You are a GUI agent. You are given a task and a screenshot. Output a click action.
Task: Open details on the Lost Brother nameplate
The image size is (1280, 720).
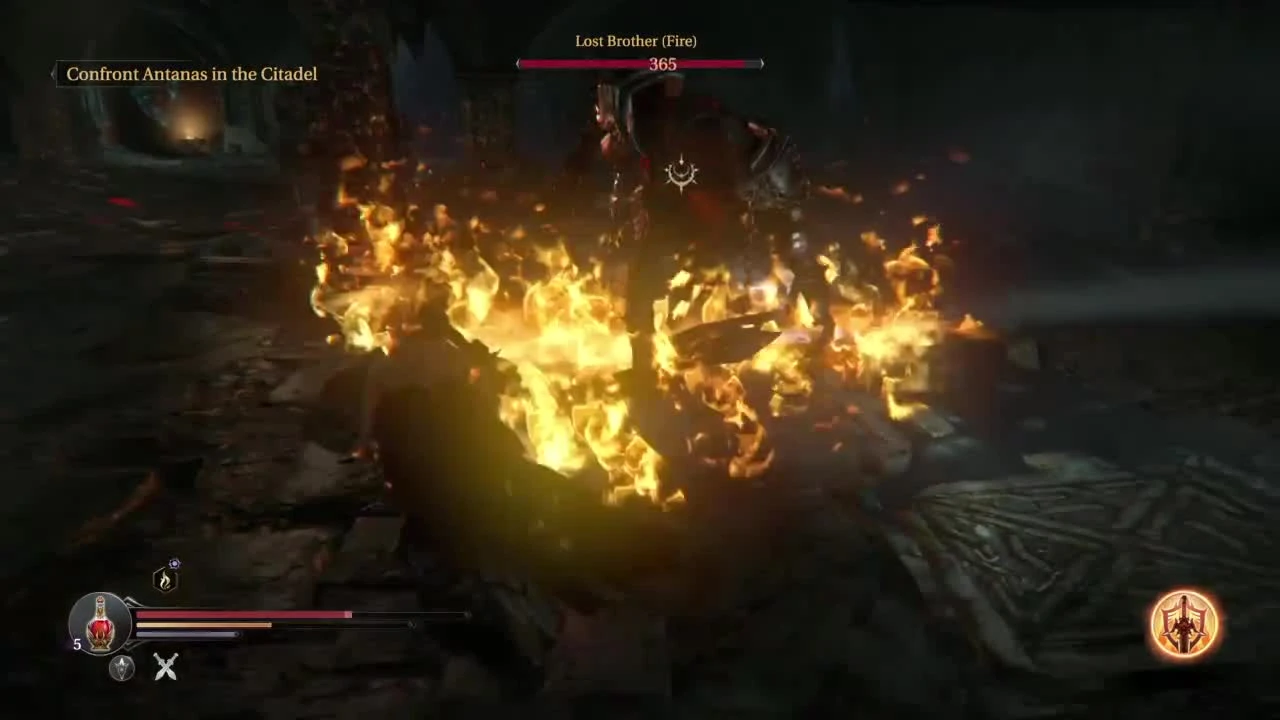[x=637, y=41]
